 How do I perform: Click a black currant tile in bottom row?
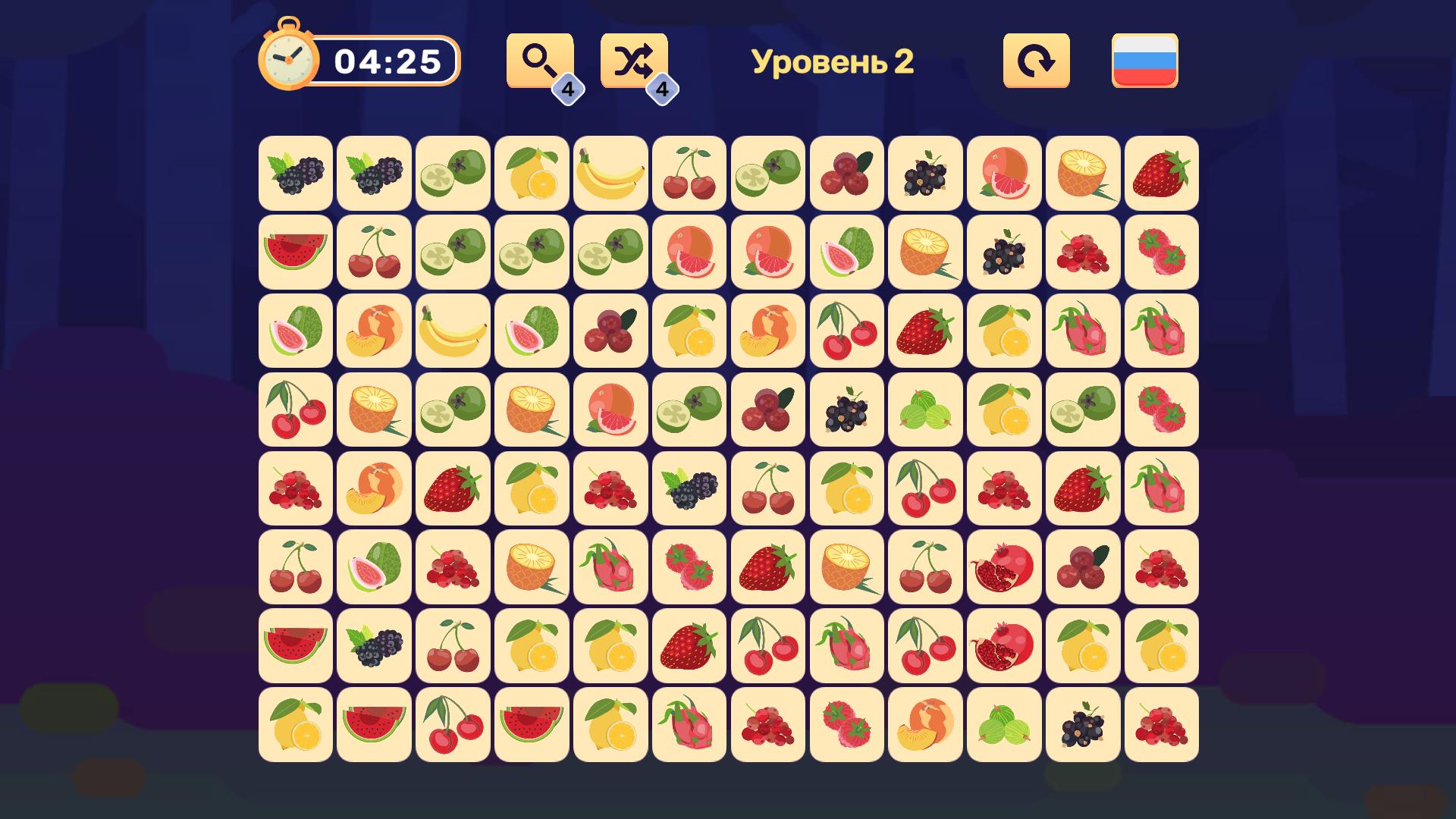[1082, 726]
